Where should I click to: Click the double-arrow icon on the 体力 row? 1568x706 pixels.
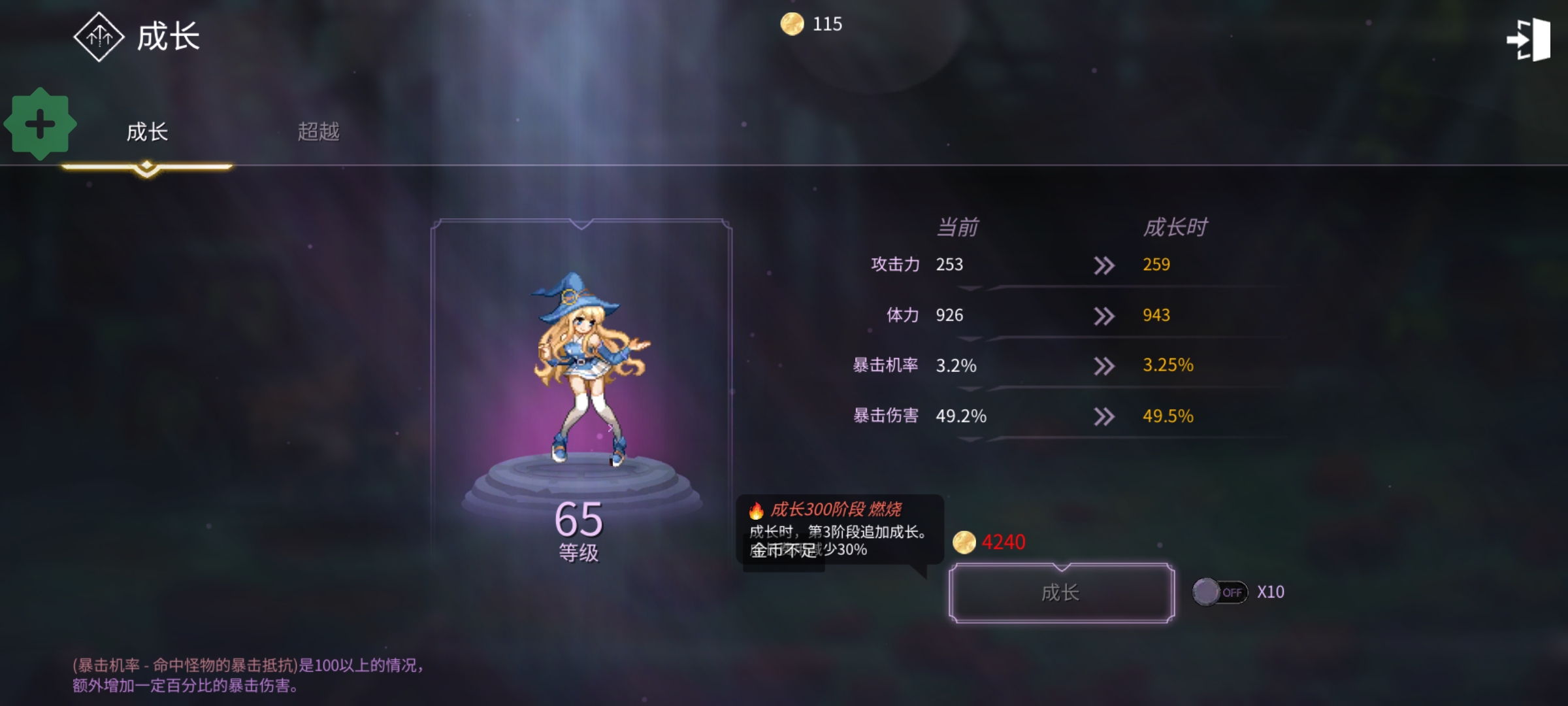pyautogui.click(x=1104, y=315)
